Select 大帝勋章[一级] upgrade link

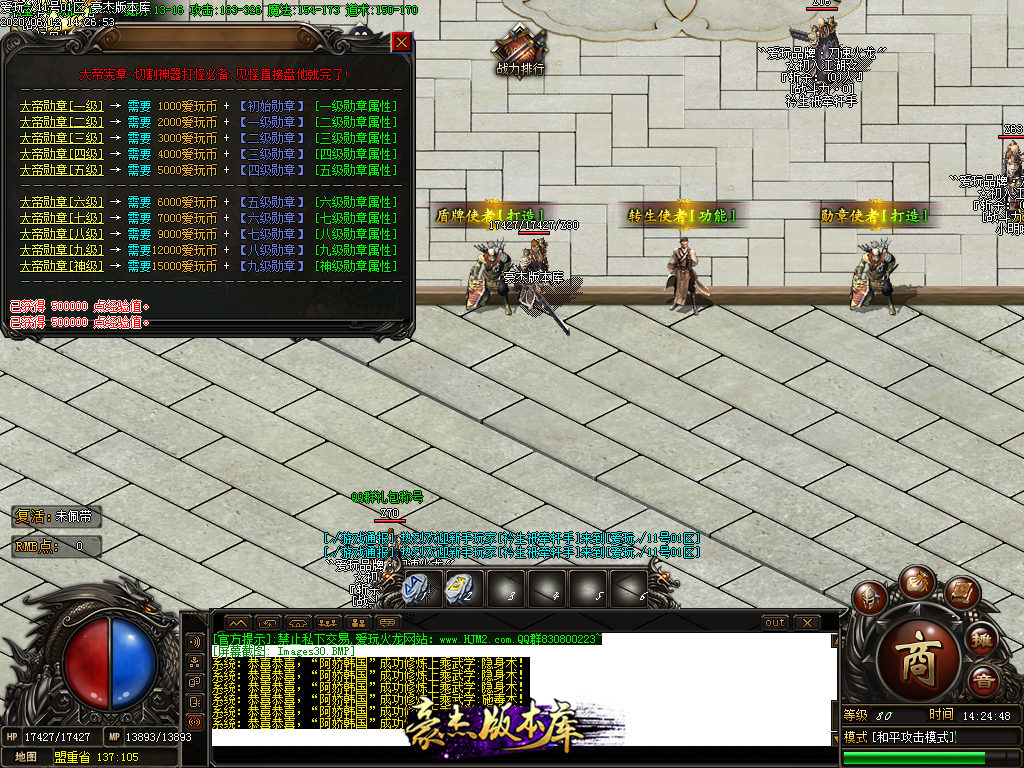(x=61, y=106)
